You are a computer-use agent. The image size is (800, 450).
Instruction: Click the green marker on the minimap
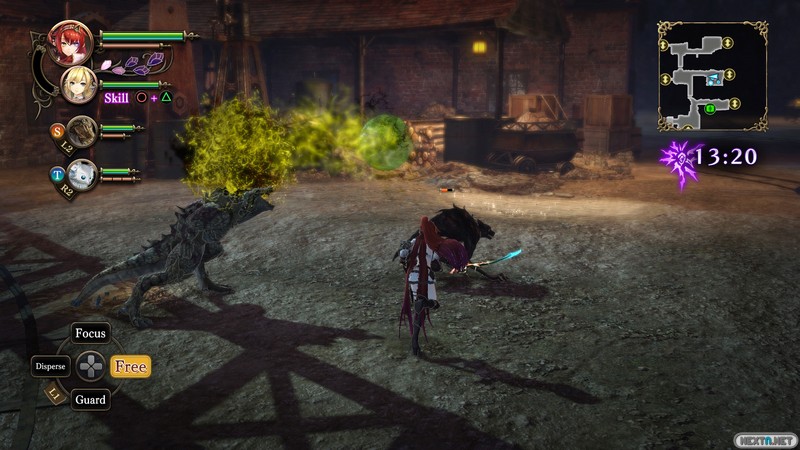tap(710, 108)
